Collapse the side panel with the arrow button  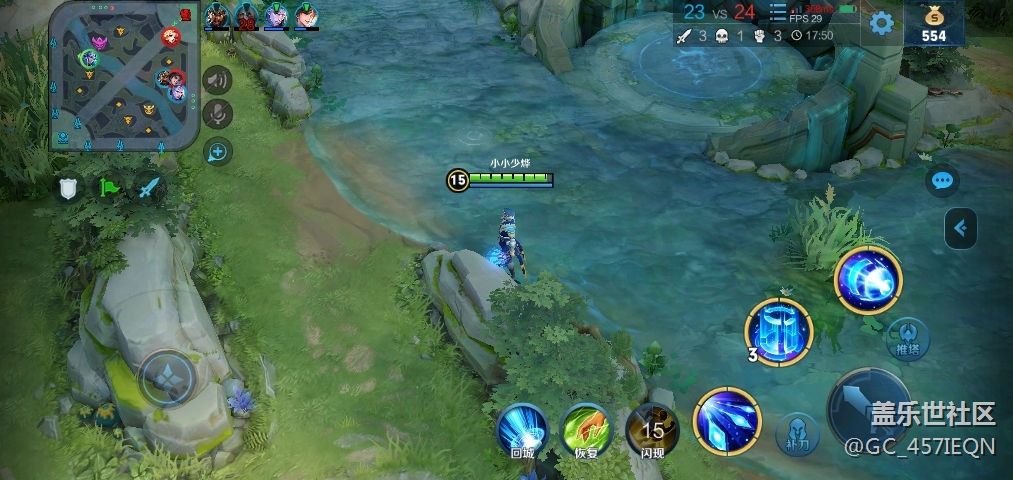point(960,229)
